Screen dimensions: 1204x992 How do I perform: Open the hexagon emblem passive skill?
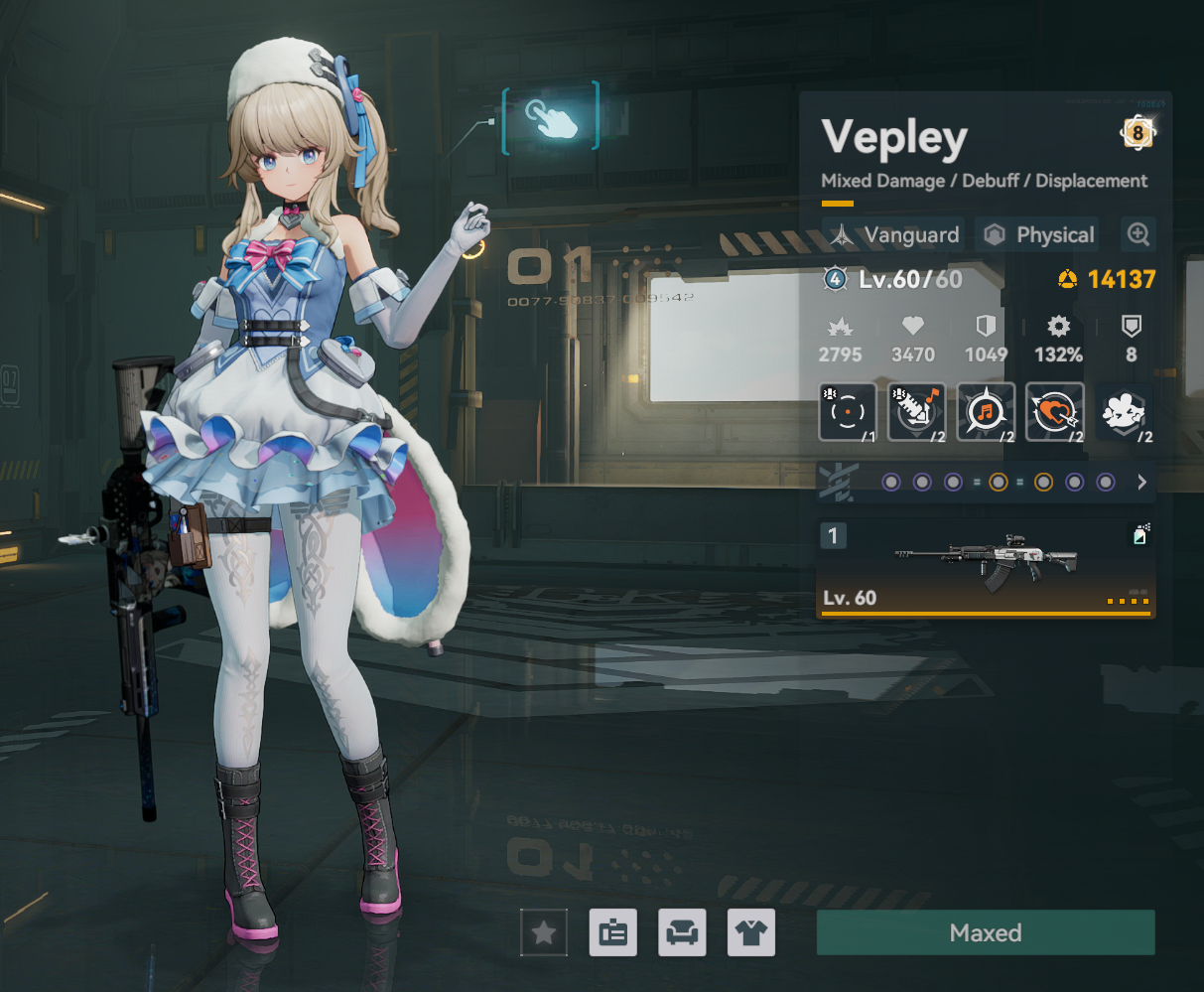pos(1124,411)
